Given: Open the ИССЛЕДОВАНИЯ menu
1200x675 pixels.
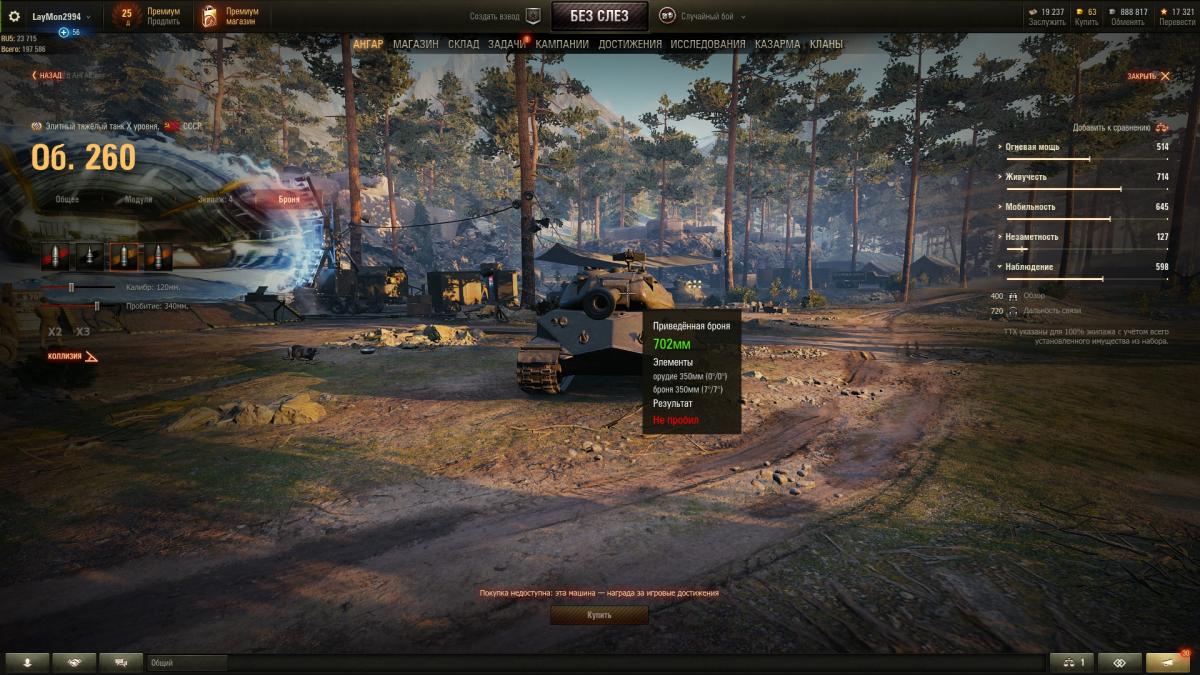Looking at the screenshot, I should [x=707, y=44].
